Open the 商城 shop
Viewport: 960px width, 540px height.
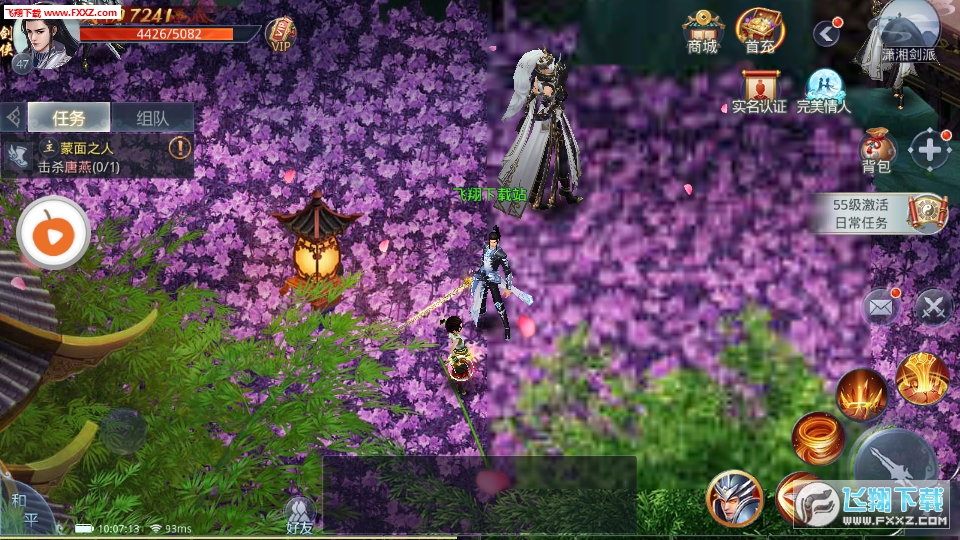(x=702, y=30)
